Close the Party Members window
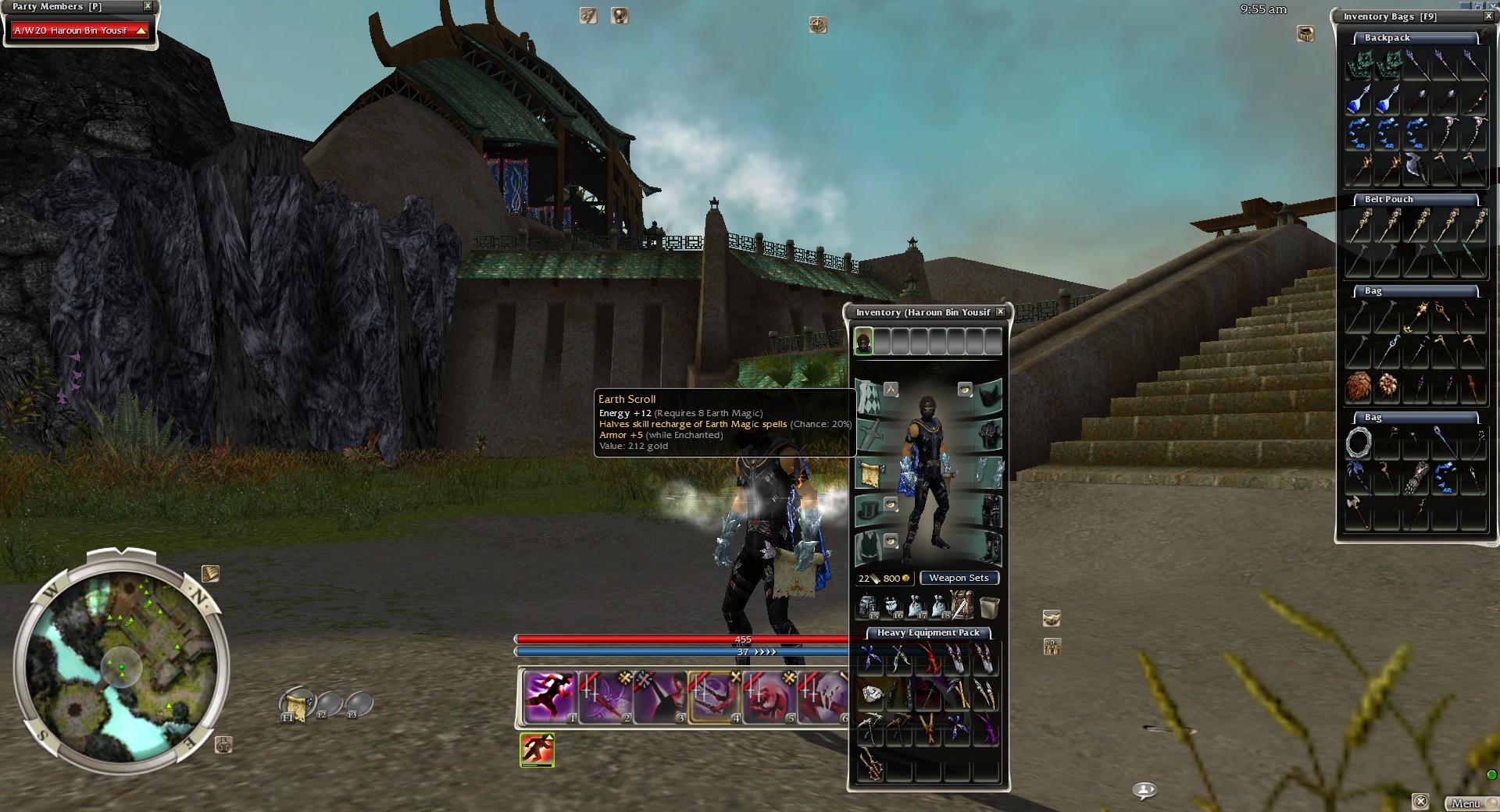 pos(148,6)
